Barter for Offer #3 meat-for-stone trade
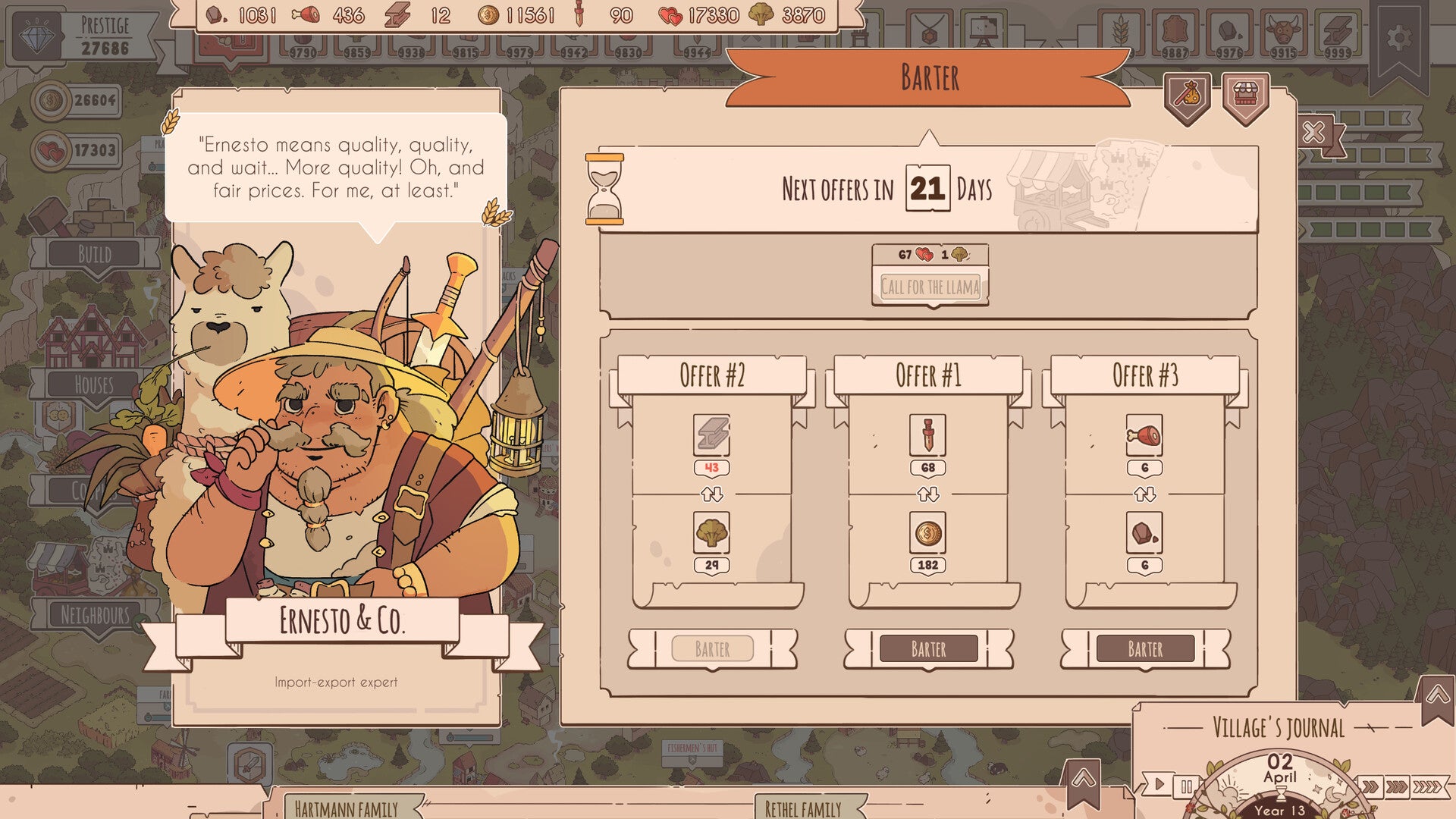This screenshot has width=1456, height=819. [1145, 649]
